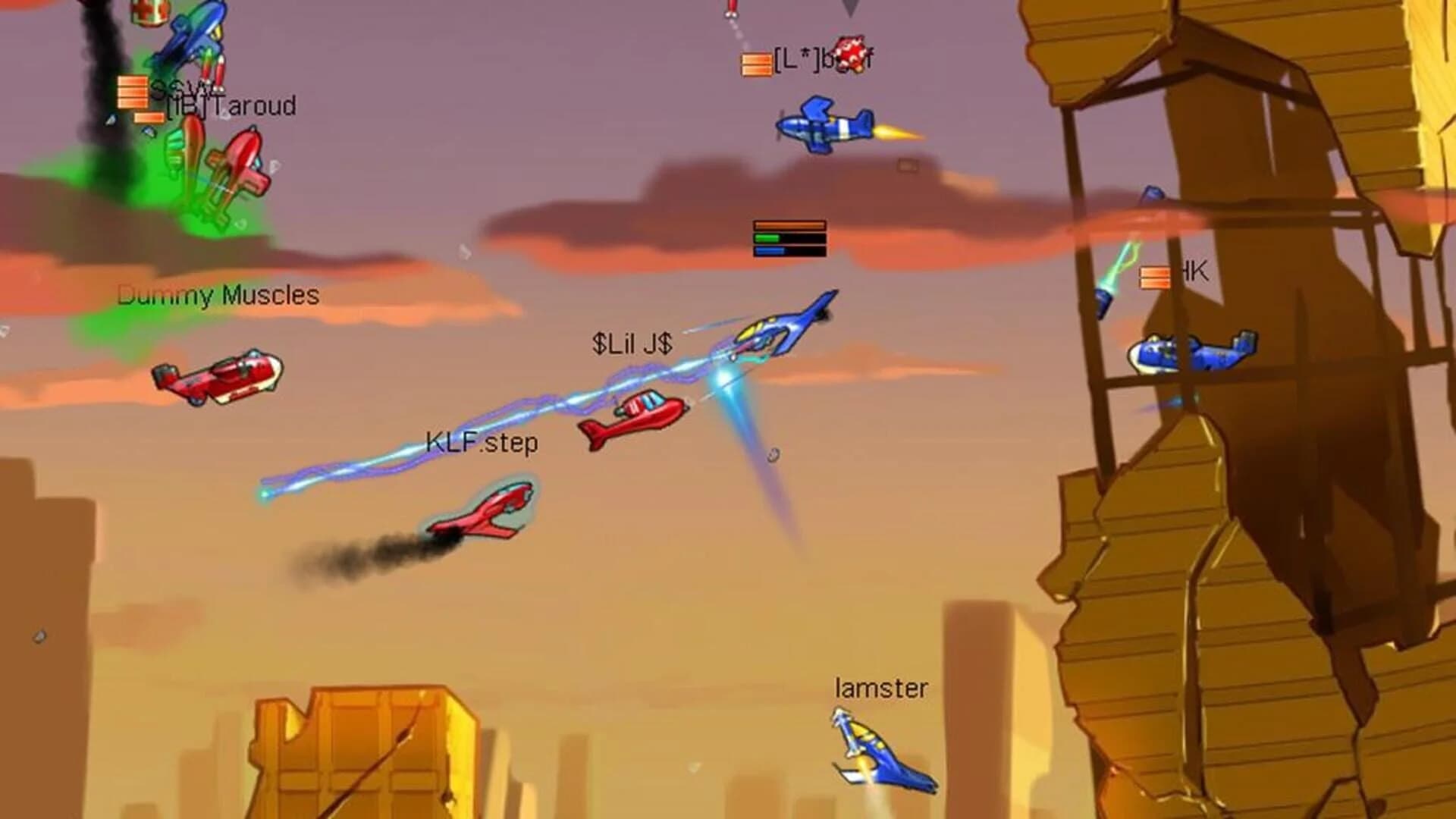Click the KLF.step name label

pos(482,442)
